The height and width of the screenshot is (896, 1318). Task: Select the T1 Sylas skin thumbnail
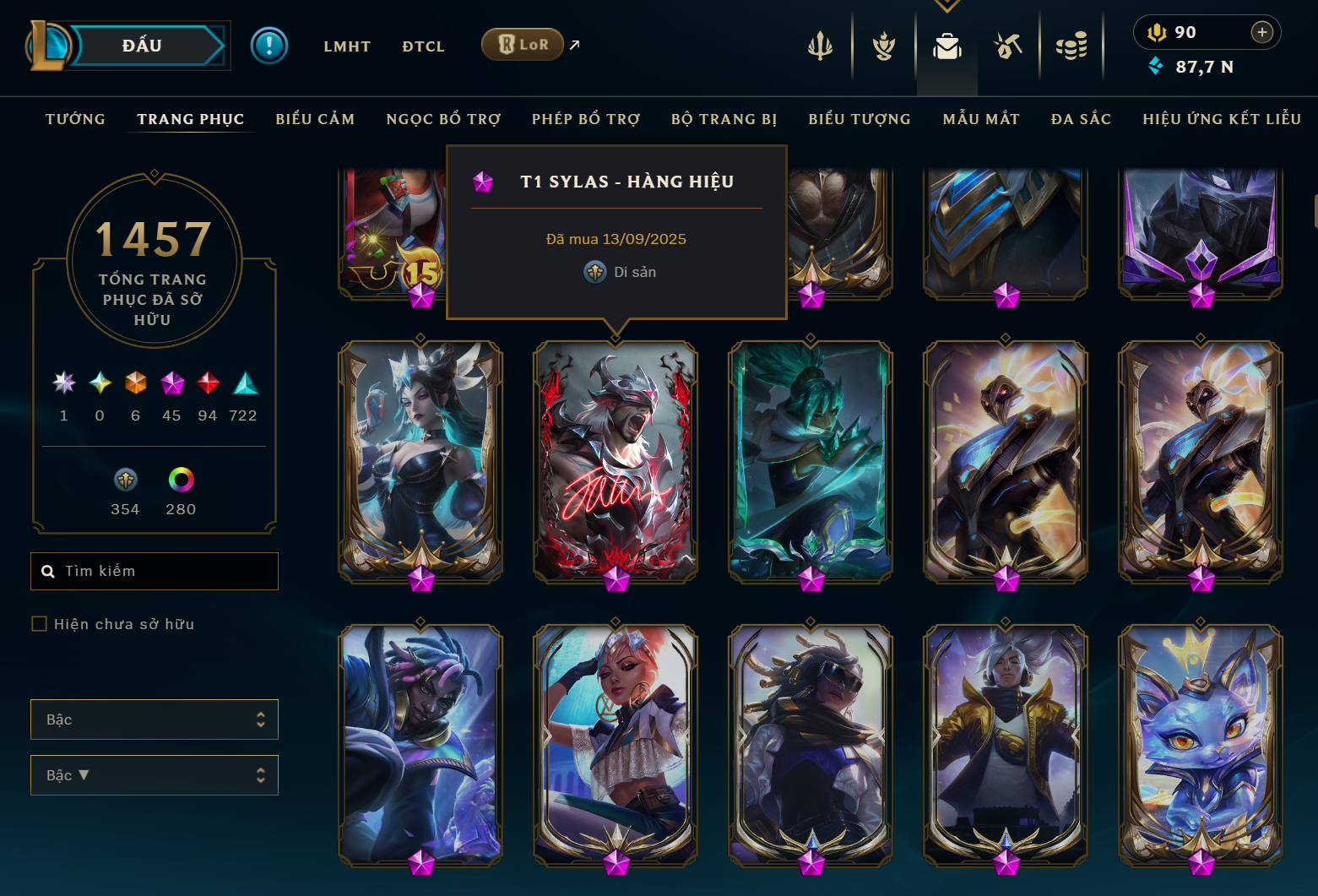[616, 462]
